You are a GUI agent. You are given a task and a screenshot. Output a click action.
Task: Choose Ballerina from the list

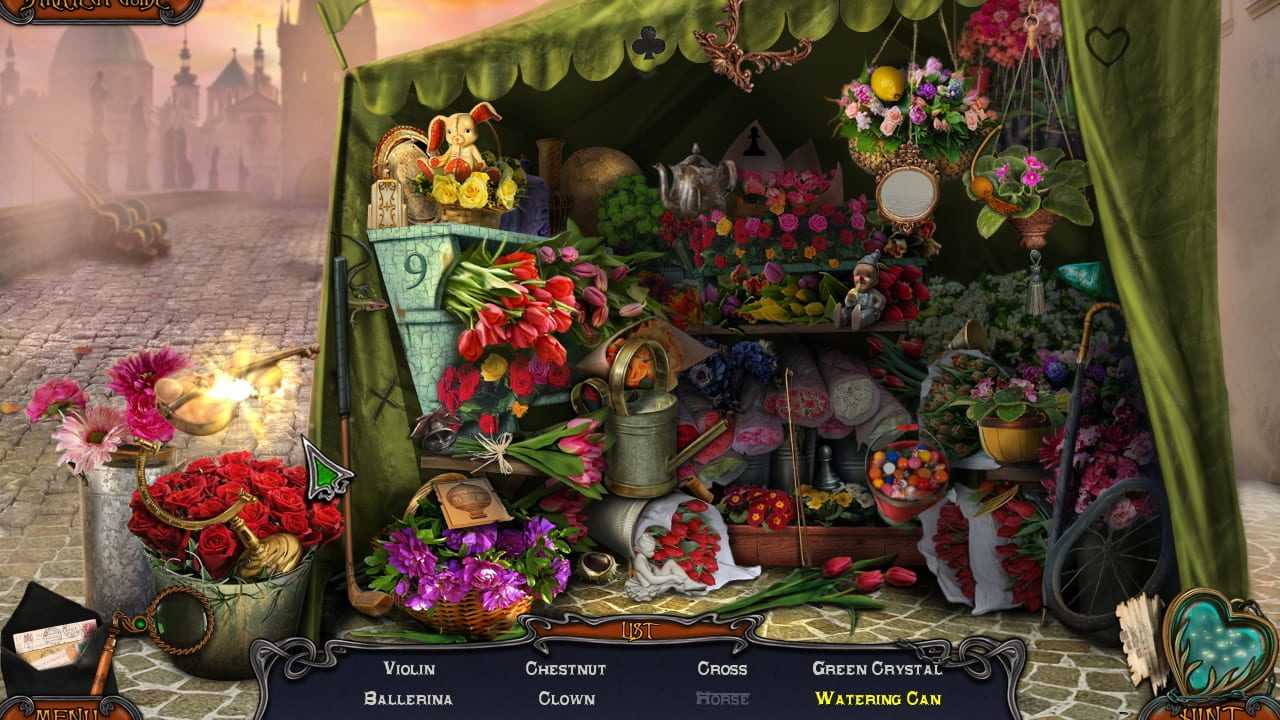click(408, 699)
